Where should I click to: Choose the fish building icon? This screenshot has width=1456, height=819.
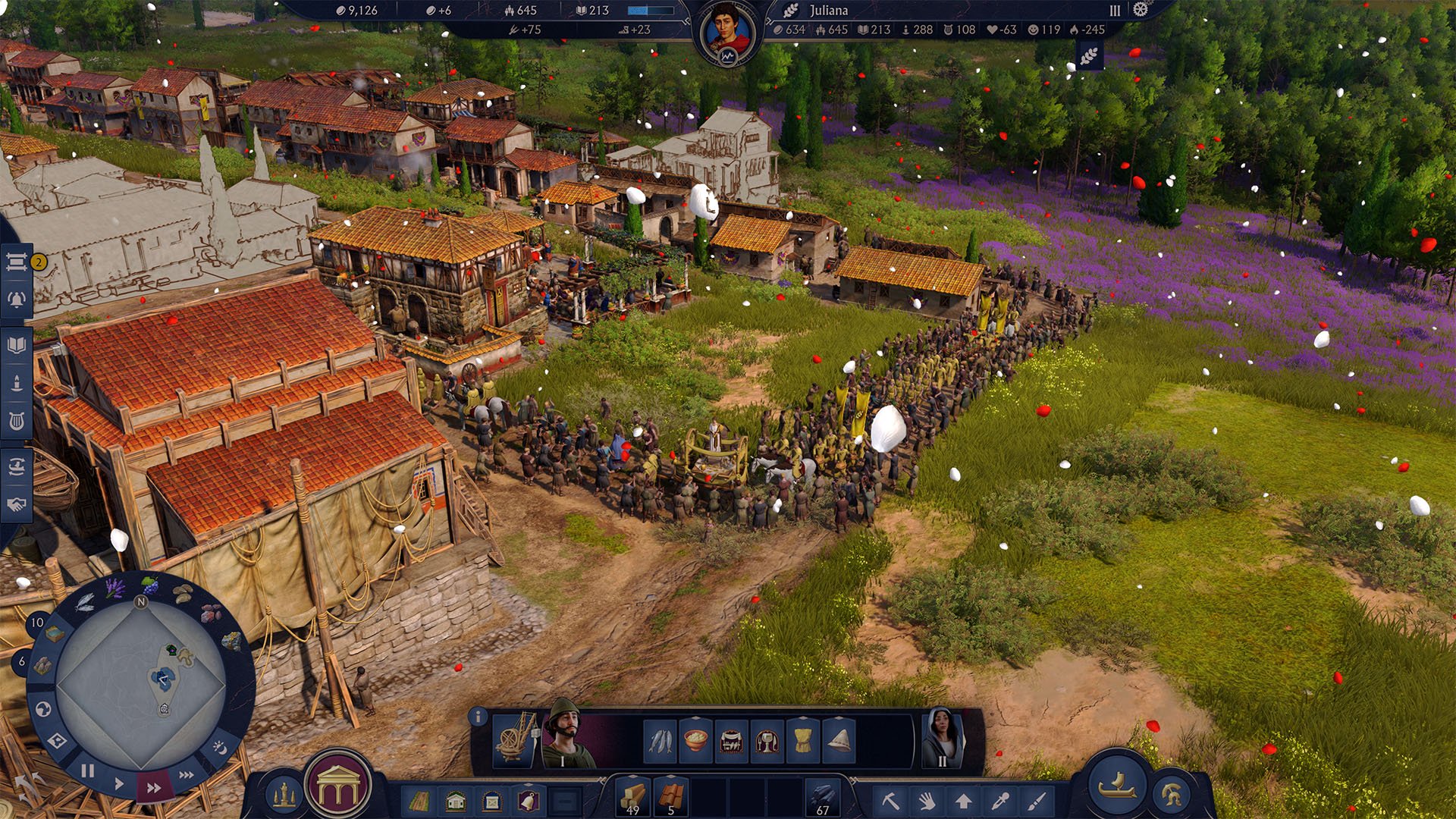[659, 740]
